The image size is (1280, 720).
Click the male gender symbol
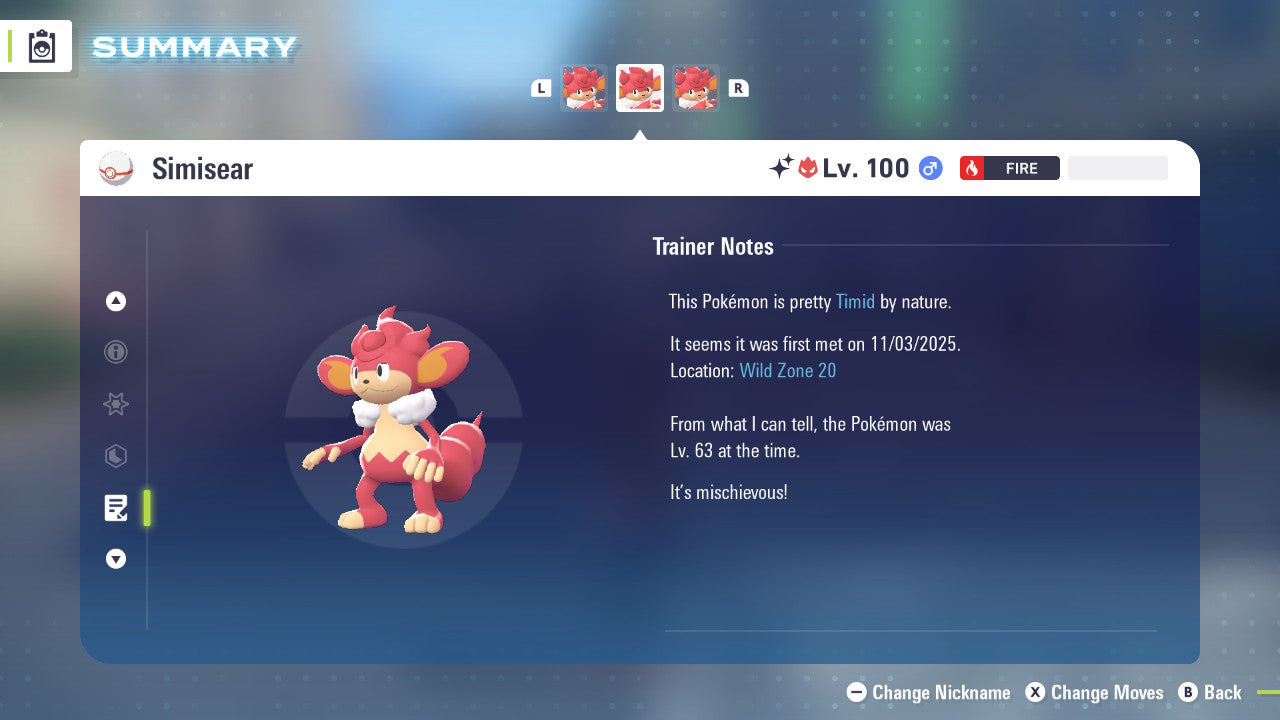(929, 168)
